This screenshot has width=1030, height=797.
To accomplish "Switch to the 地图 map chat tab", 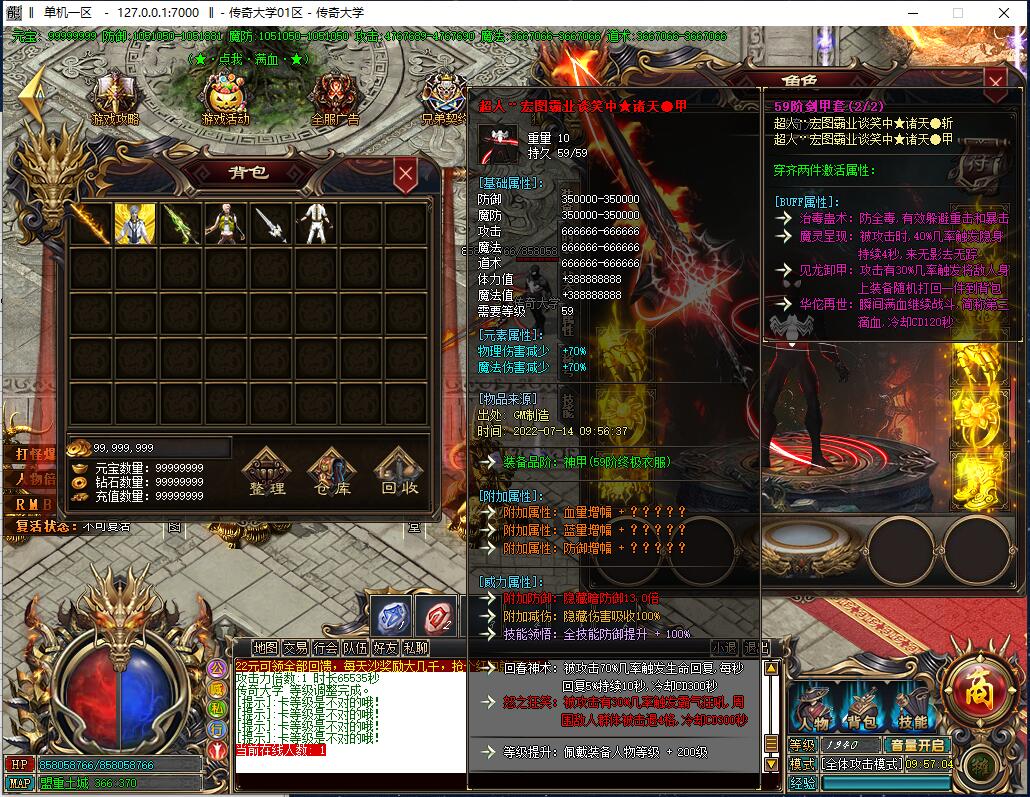I will (x=265, y=648).
